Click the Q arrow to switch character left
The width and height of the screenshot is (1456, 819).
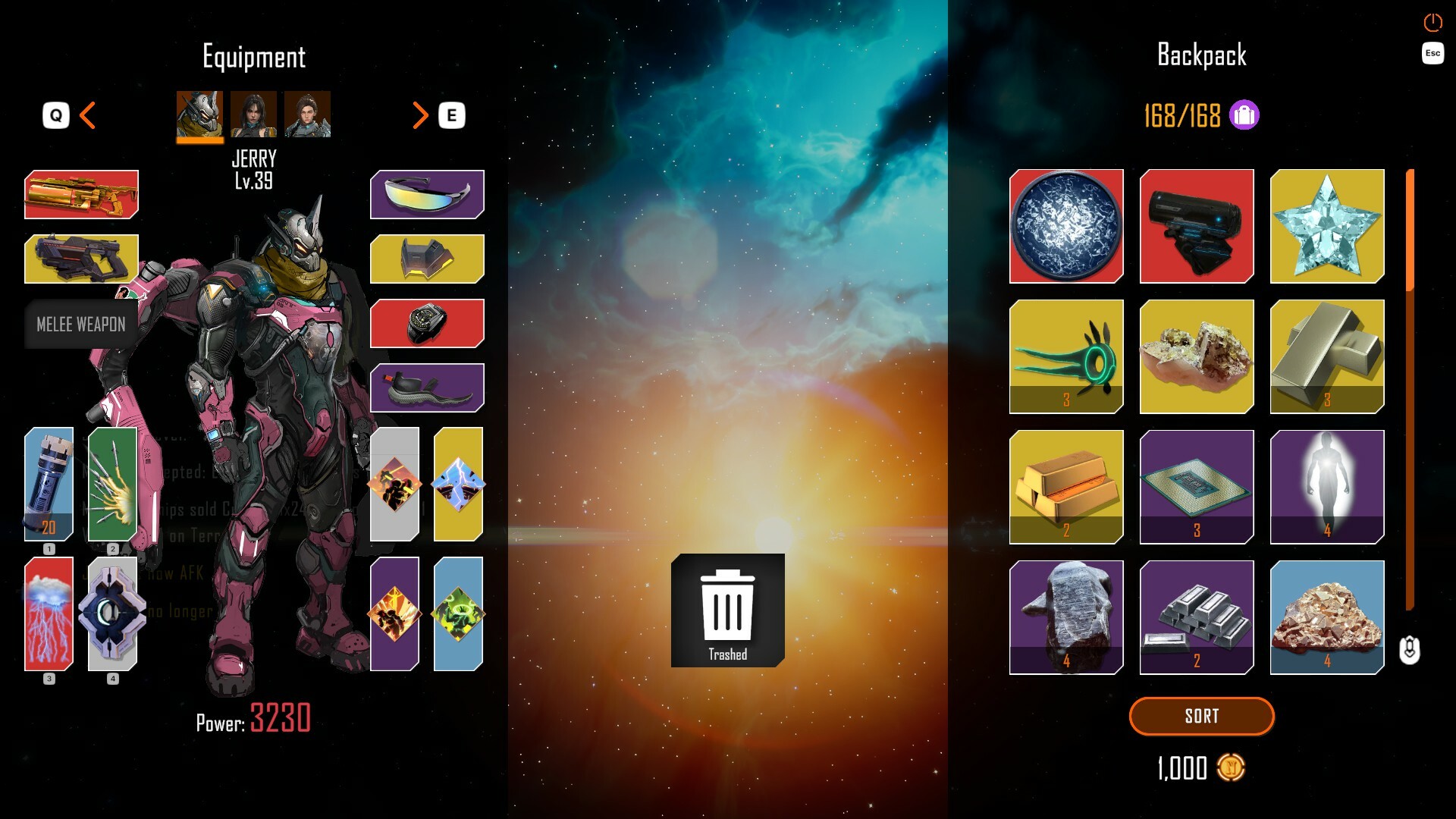86,115
